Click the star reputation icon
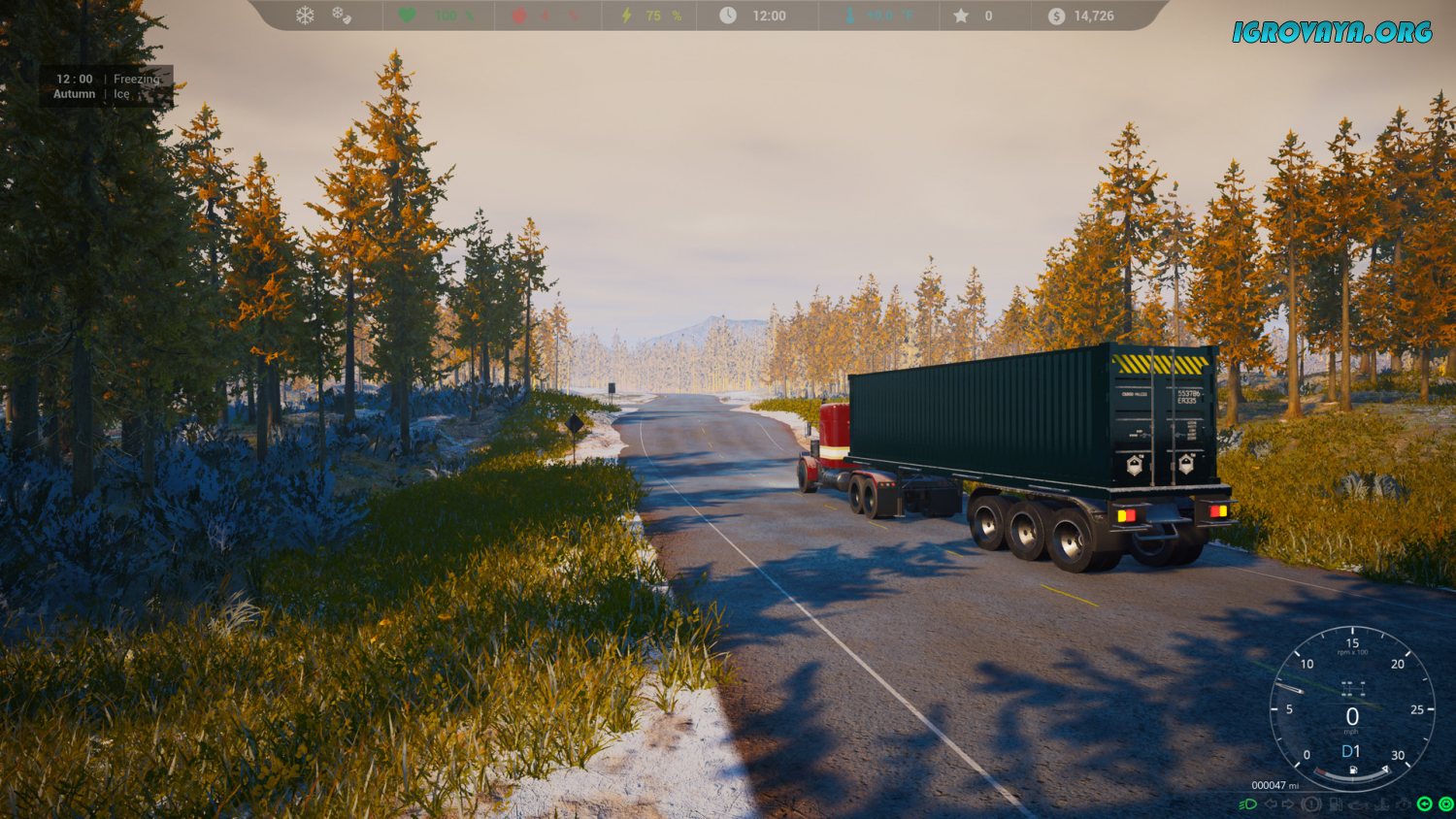1456x819 pixels. 961,16
